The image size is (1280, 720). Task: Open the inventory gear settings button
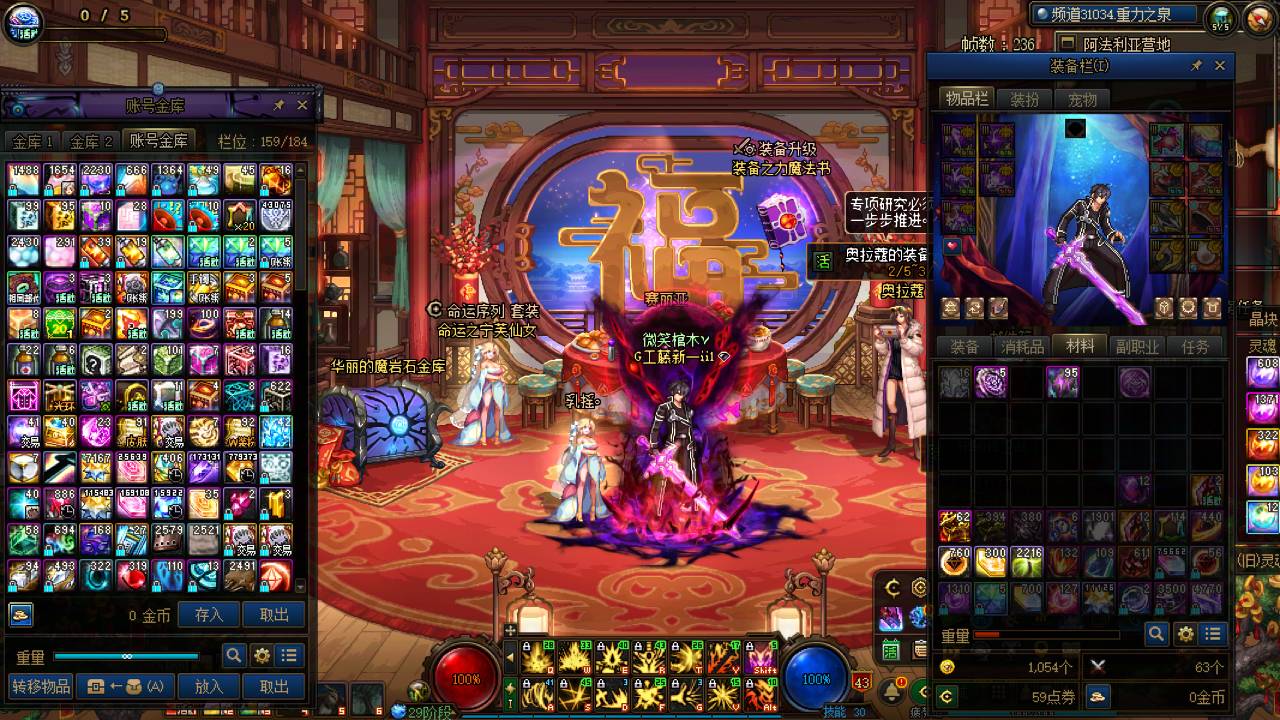1185,634
